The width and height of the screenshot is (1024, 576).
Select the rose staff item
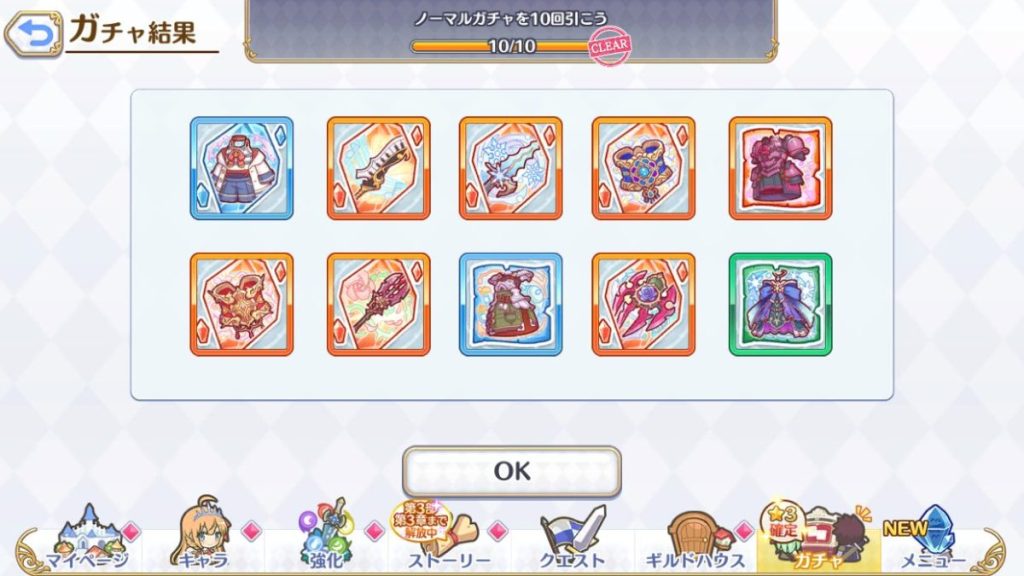coord(379,304)
